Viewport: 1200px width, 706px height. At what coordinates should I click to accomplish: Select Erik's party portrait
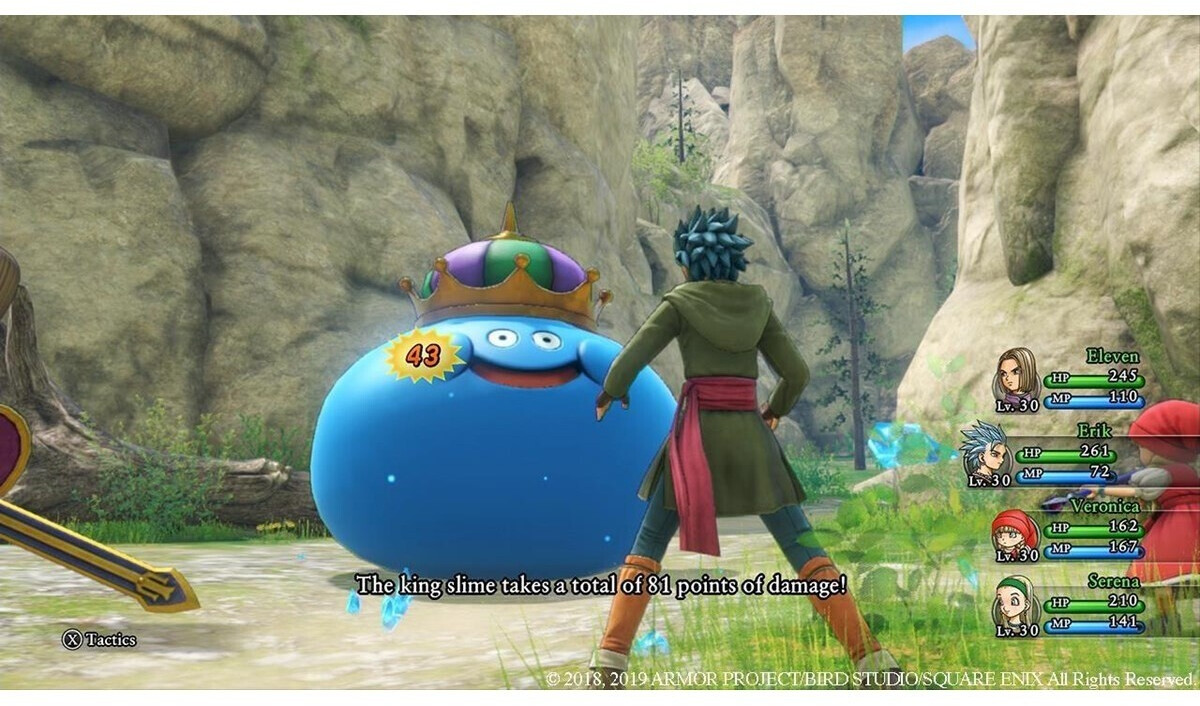point(985,452)
